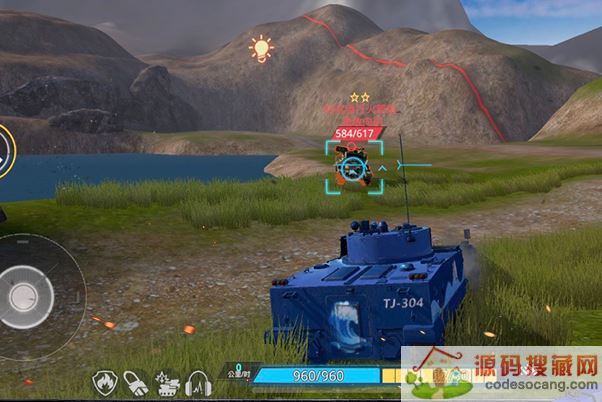Image resolution: width=602 pixels, height=402 pixels.
Task: Click the lightbulb hint icon
Action: (261, 48)
